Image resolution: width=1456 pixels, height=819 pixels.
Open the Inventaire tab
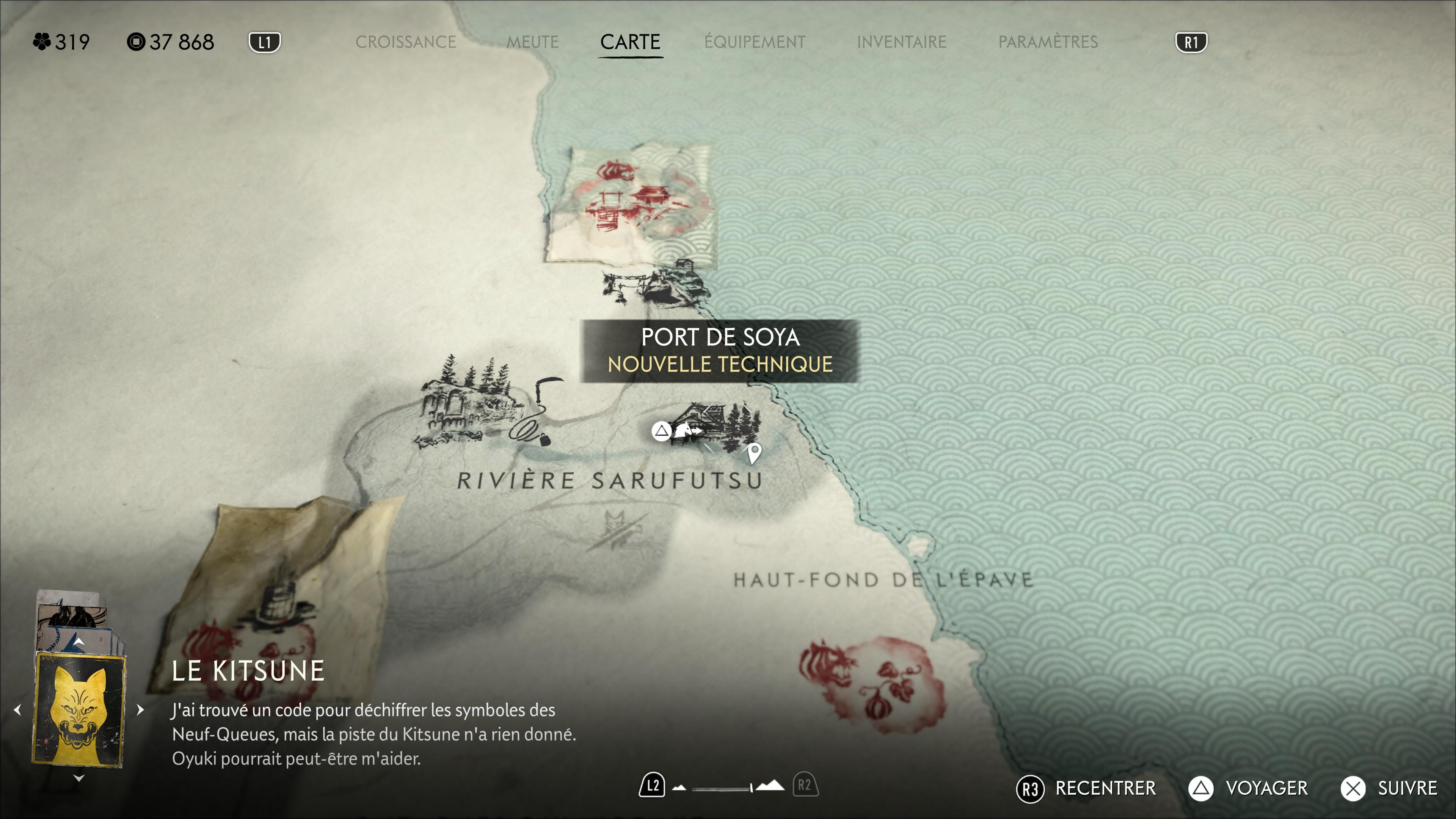pyautogui.click(x=901, y=42)
